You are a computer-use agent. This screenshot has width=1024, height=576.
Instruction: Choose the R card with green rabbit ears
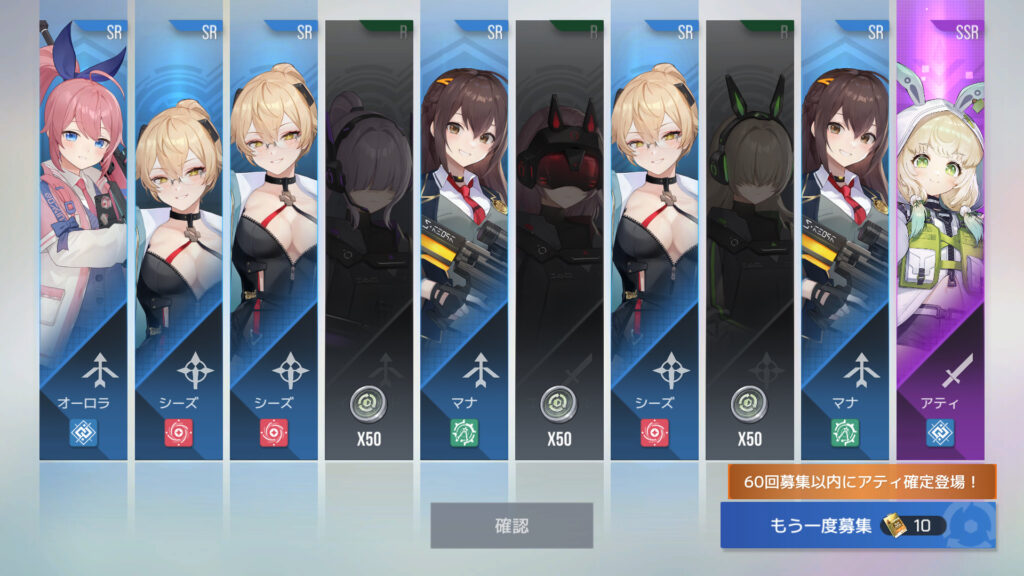coord(749,240)
